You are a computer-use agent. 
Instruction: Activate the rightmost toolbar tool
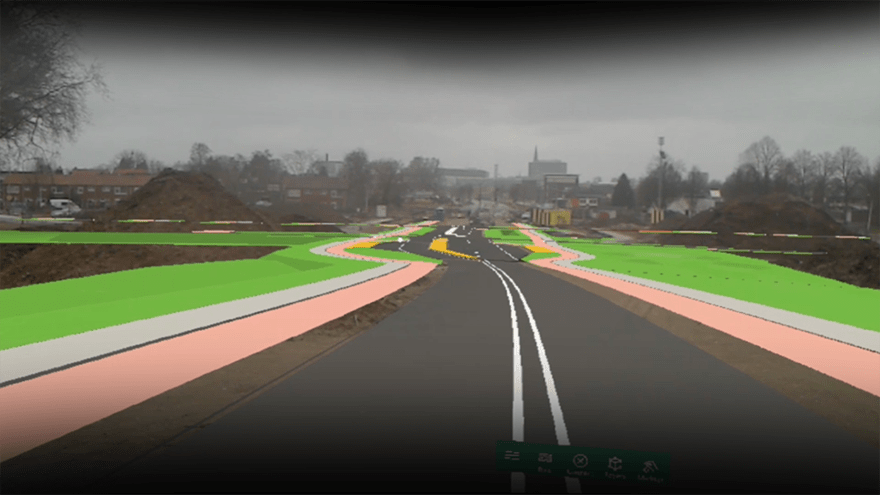pos(649,466)
